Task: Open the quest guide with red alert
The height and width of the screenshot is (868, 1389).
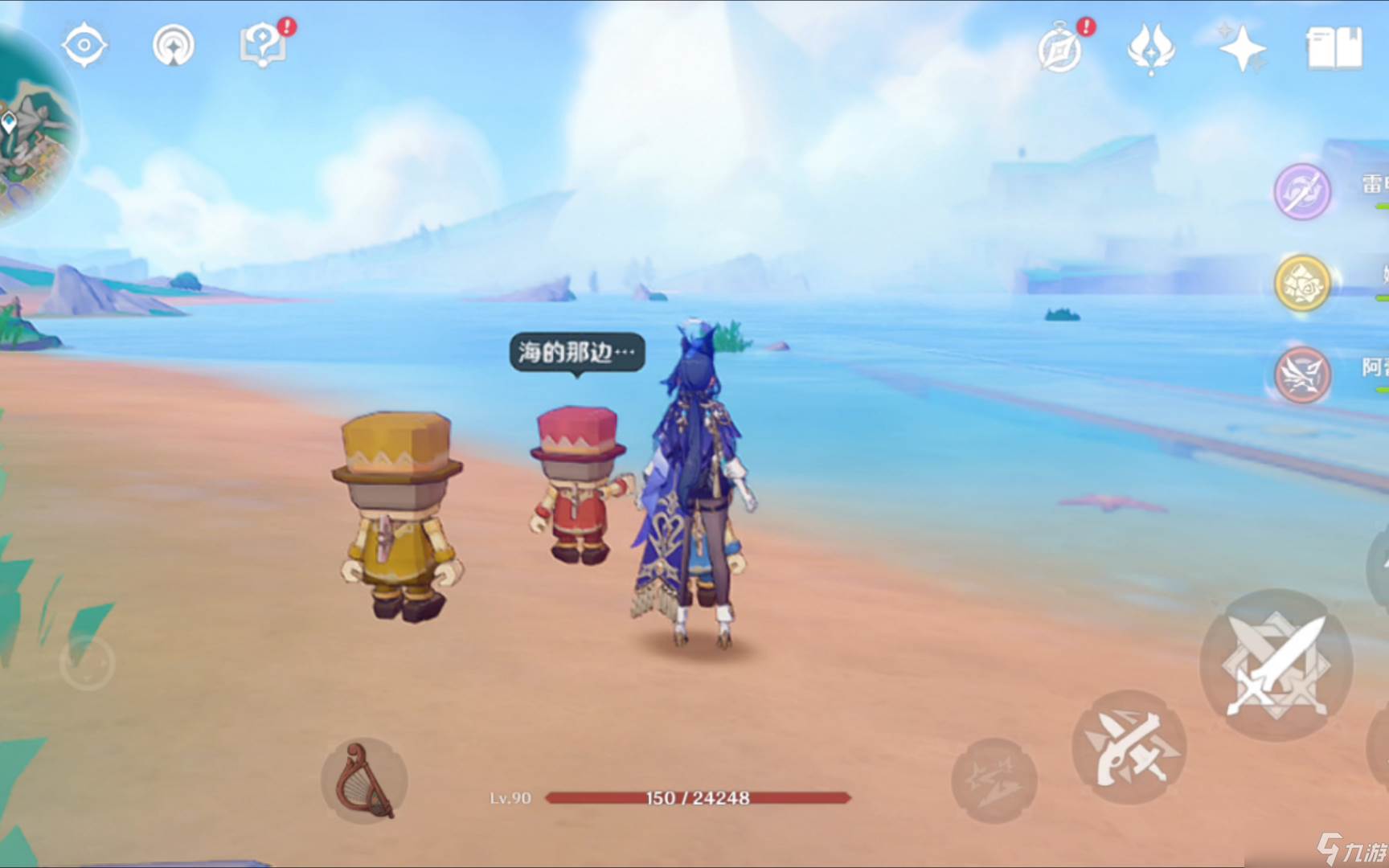Action: click(263, 45)
